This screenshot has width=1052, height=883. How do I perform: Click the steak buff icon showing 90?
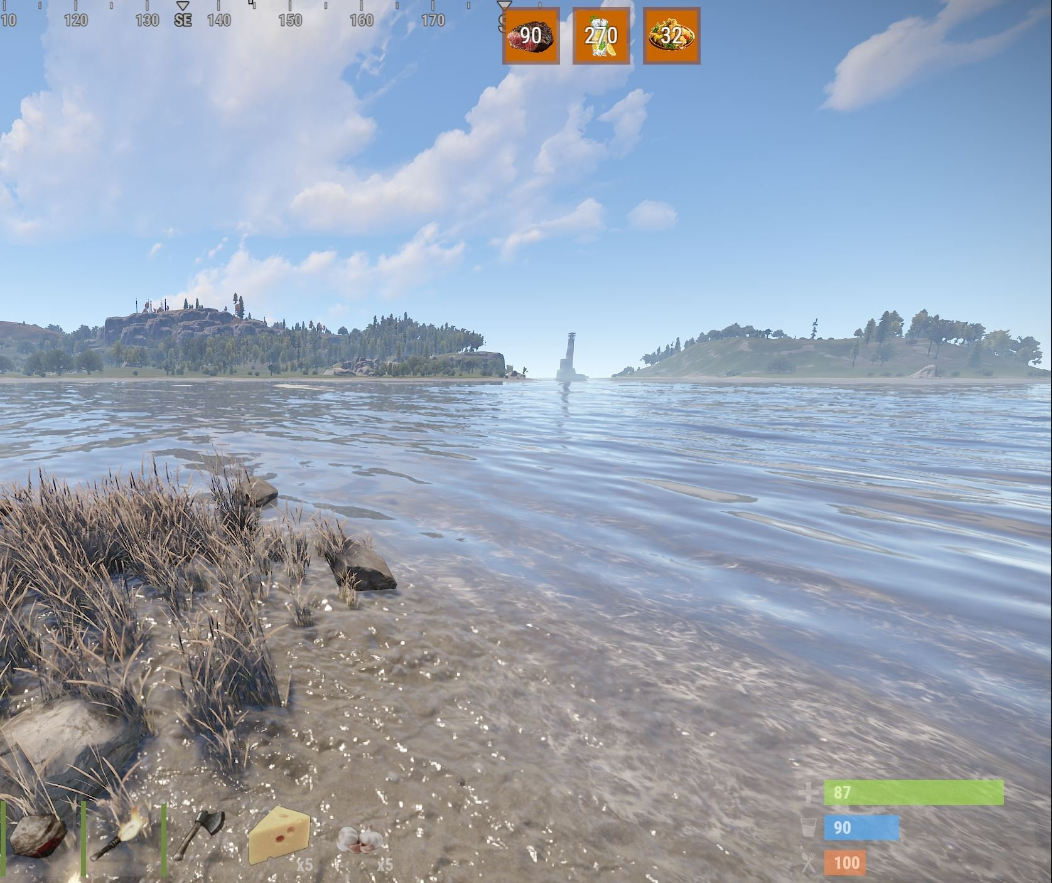pos(531,36)
